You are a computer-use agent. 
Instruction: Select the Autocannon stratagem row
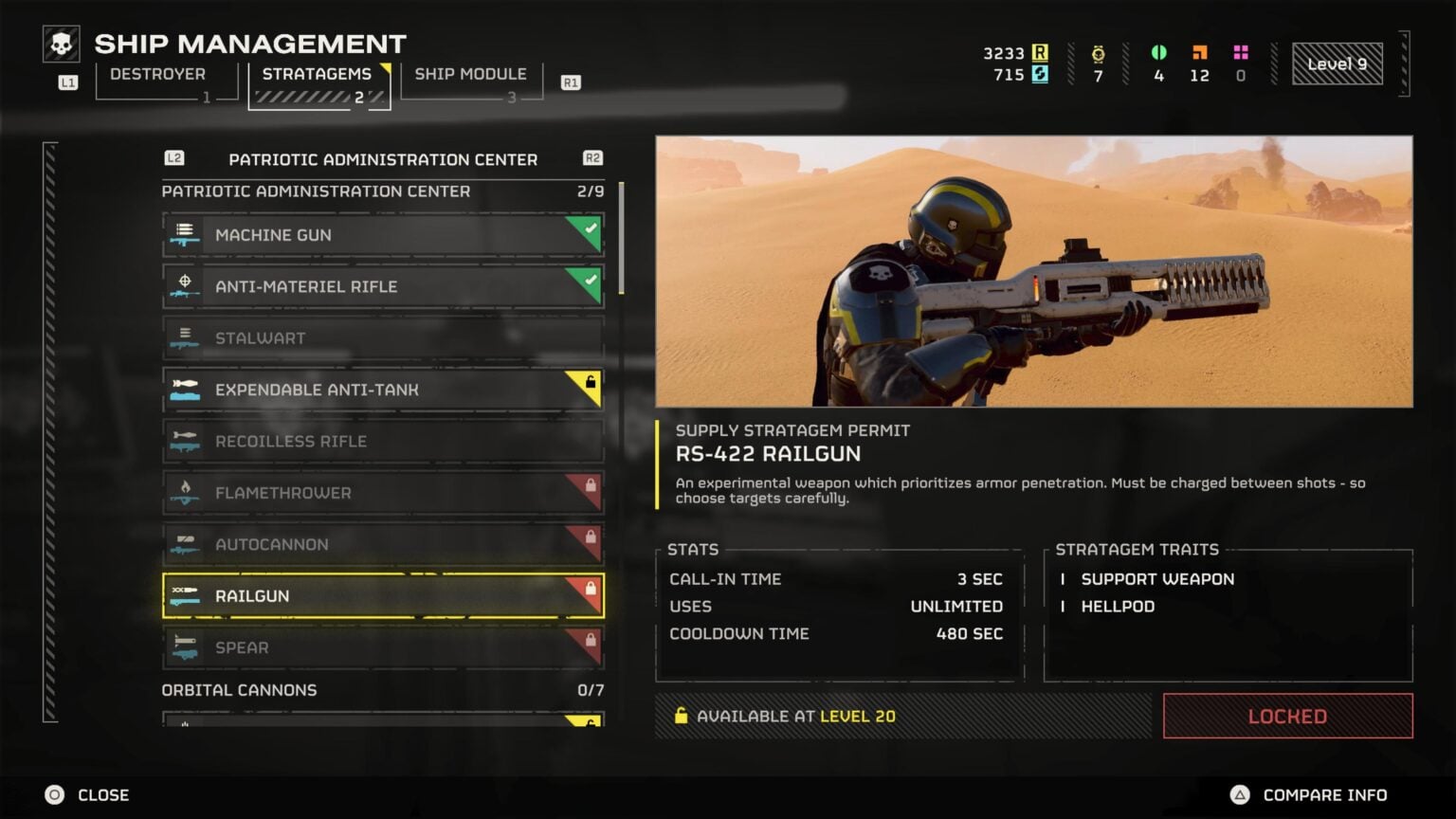(x=383, y=545)
